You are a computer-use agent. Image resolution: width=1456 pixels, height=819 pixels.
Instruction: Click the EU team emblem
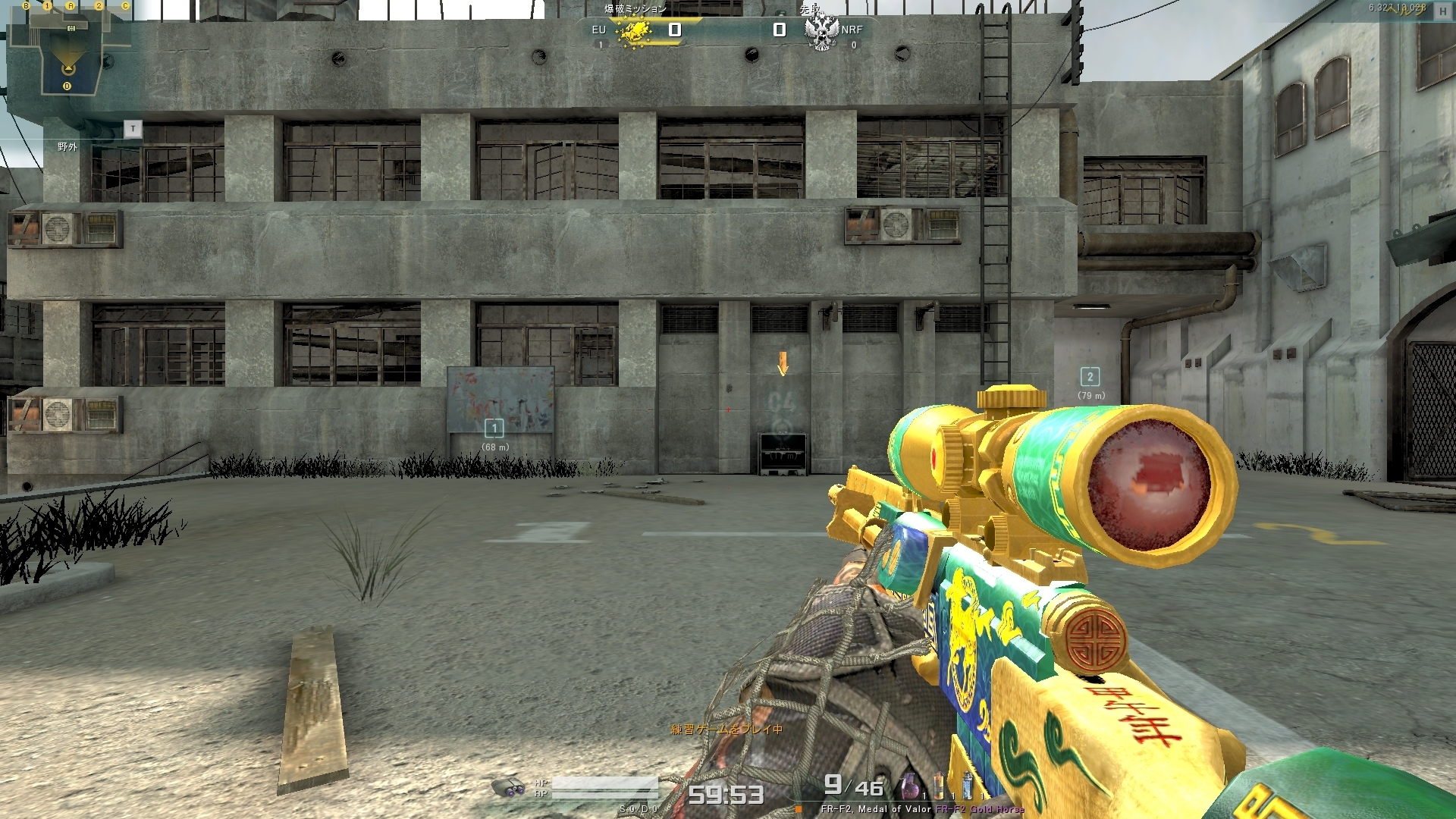[634, 32]
